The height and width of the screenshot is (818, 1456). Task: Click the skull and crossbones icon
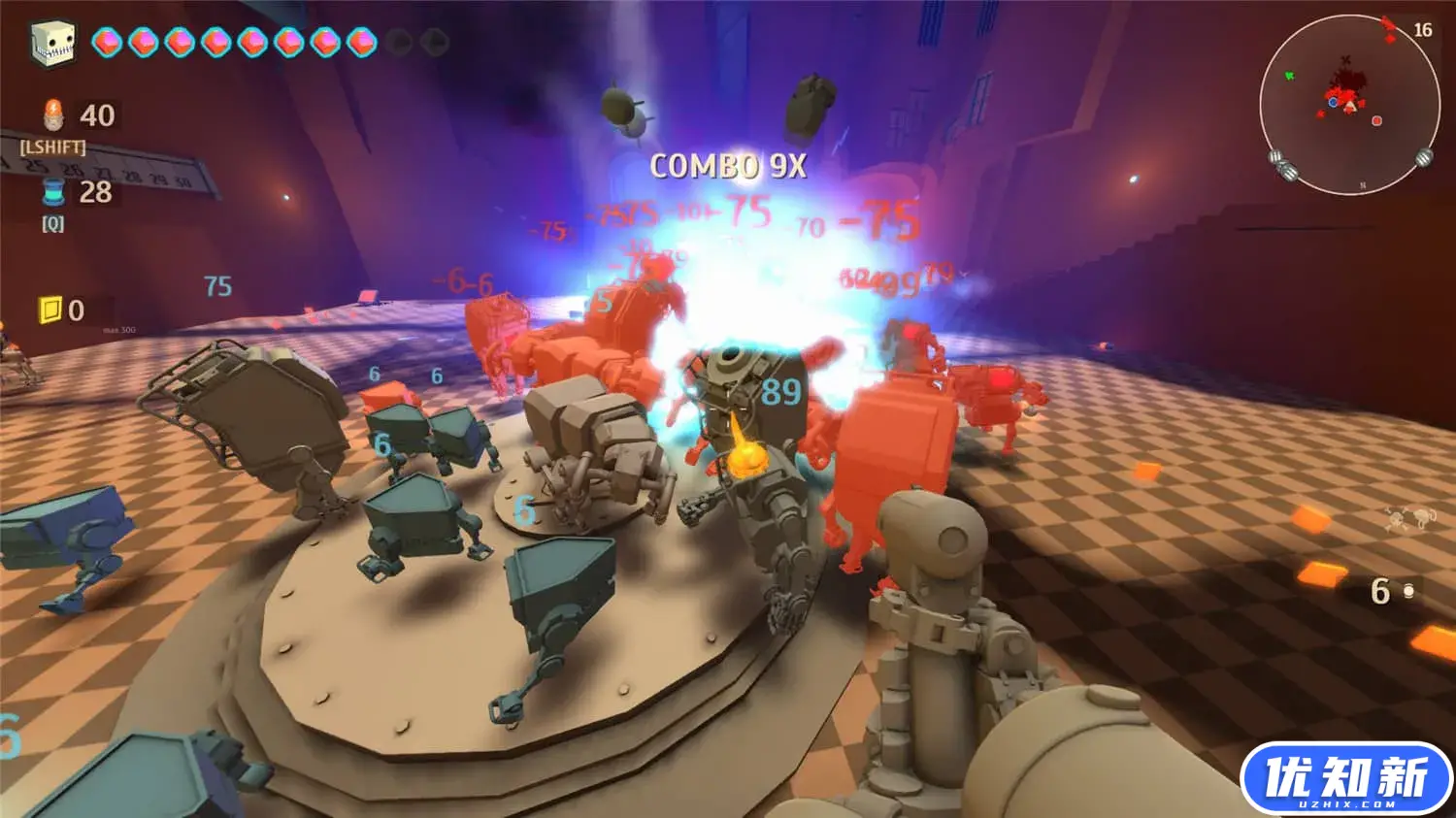1409,520
